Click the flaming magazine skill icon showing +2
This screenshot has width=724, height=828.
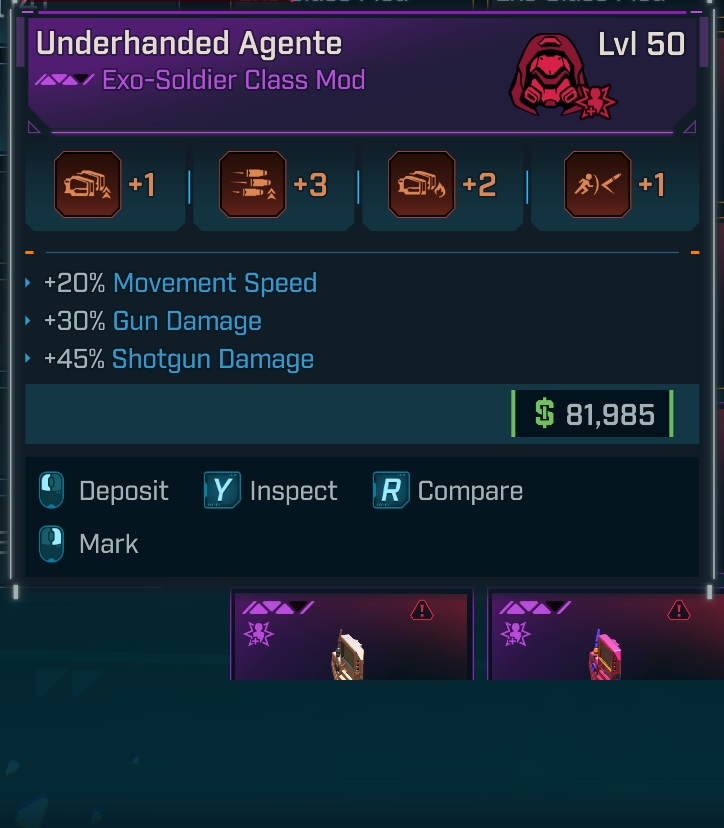421,185
